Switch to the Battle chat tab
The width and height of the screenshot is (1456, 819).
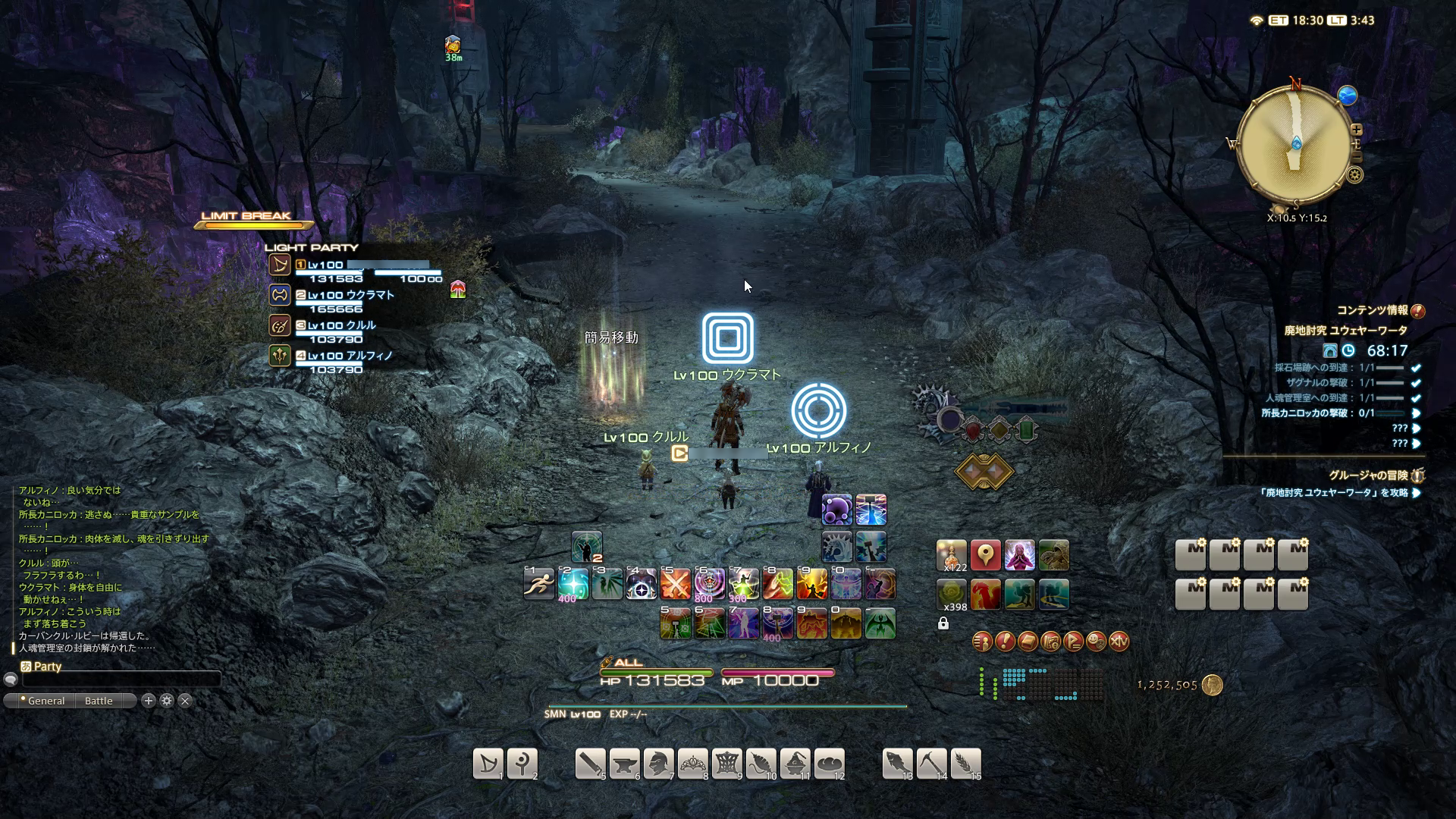[99, 701]
